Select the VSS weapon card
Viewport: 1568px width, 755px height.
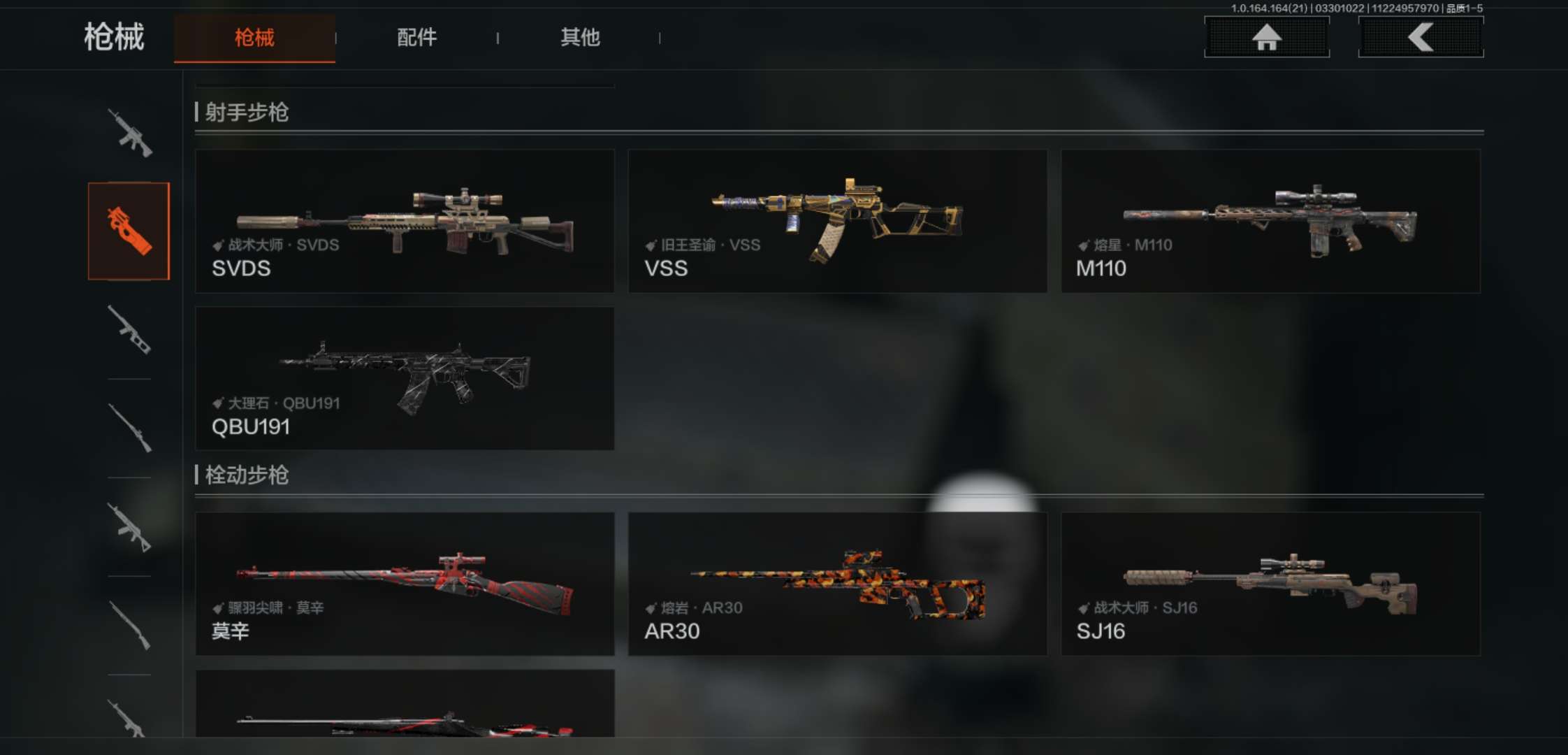[x=837, y=221]
